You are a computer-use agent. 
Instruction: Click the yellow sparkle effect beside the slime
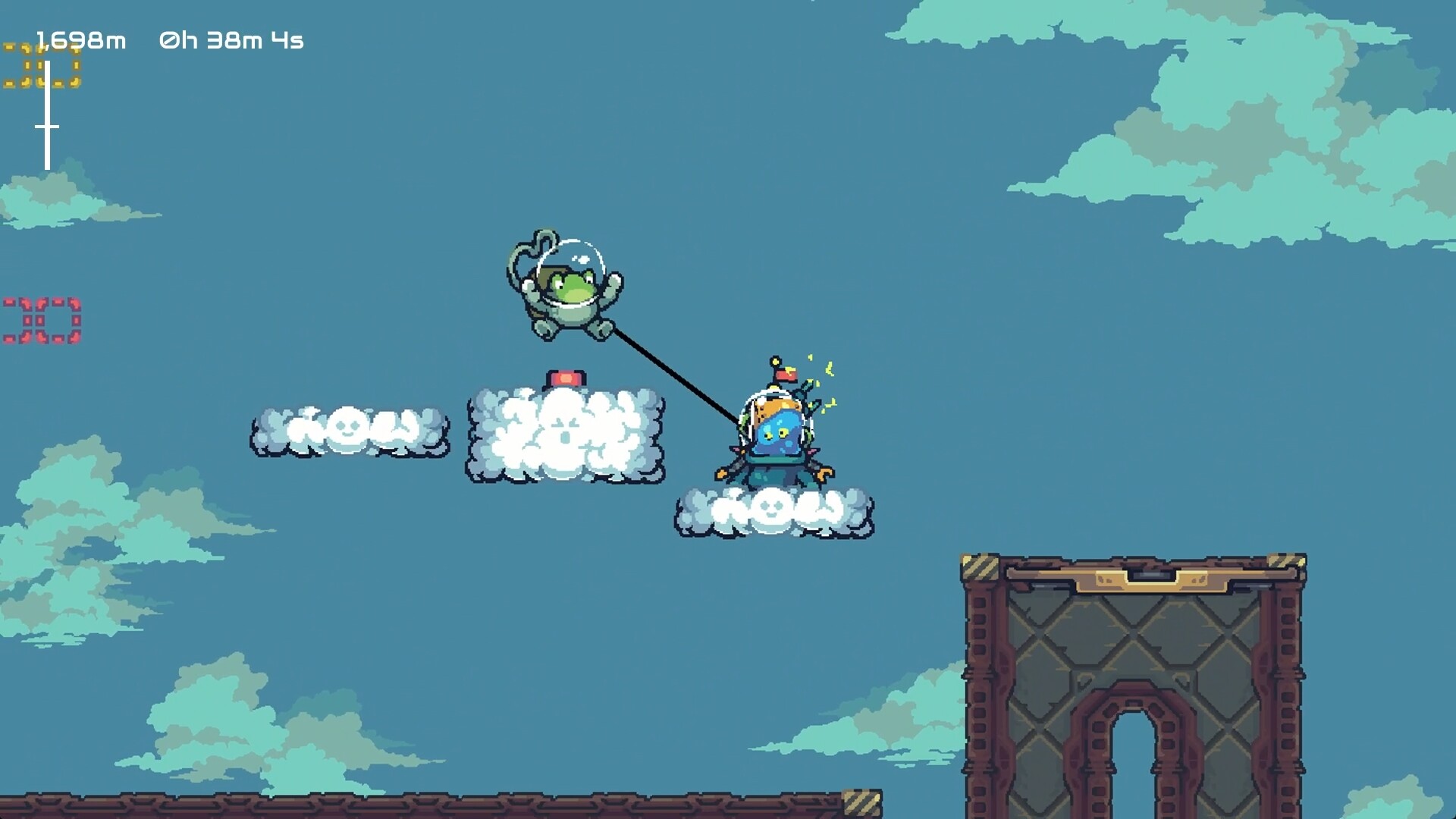click(x=823, y=372)
